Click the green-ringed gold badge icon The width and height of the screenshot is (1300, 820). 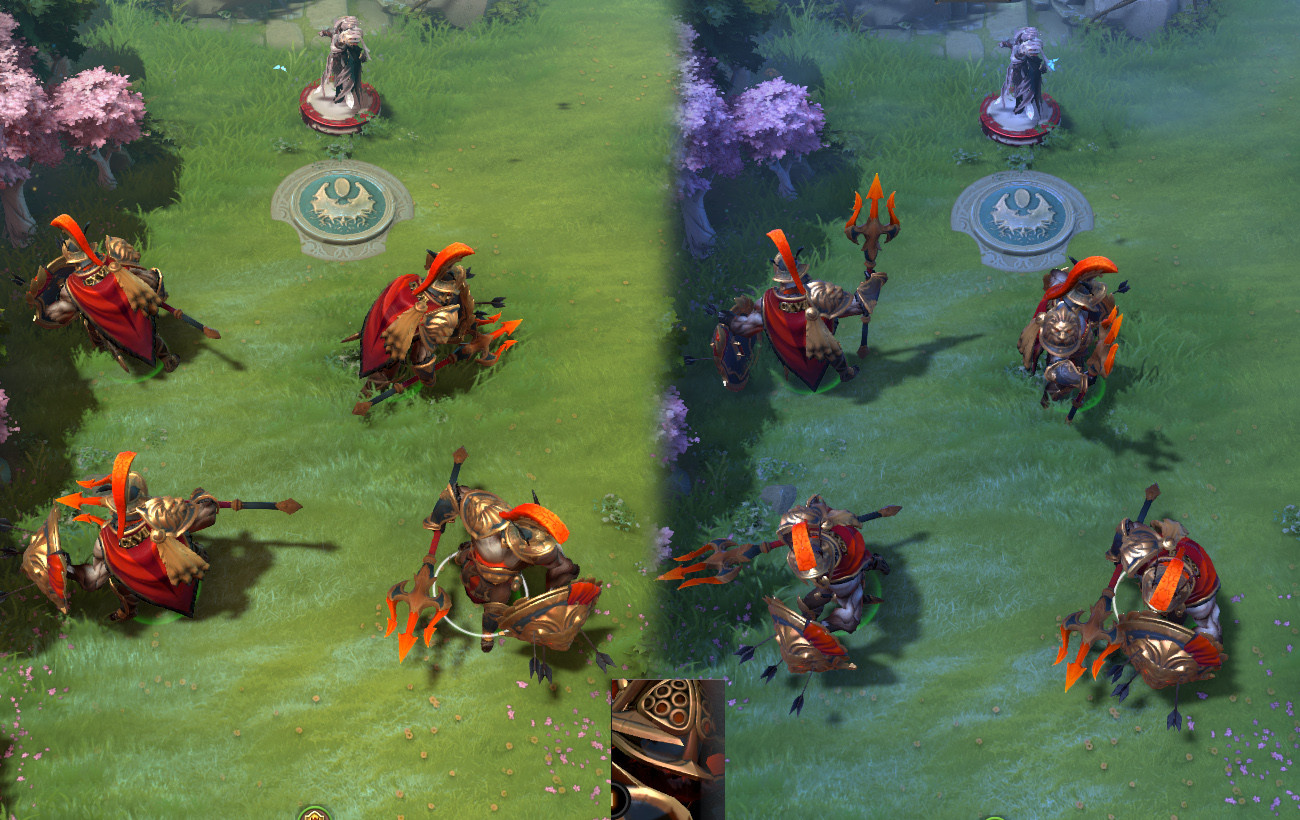(x=314, y=813)
